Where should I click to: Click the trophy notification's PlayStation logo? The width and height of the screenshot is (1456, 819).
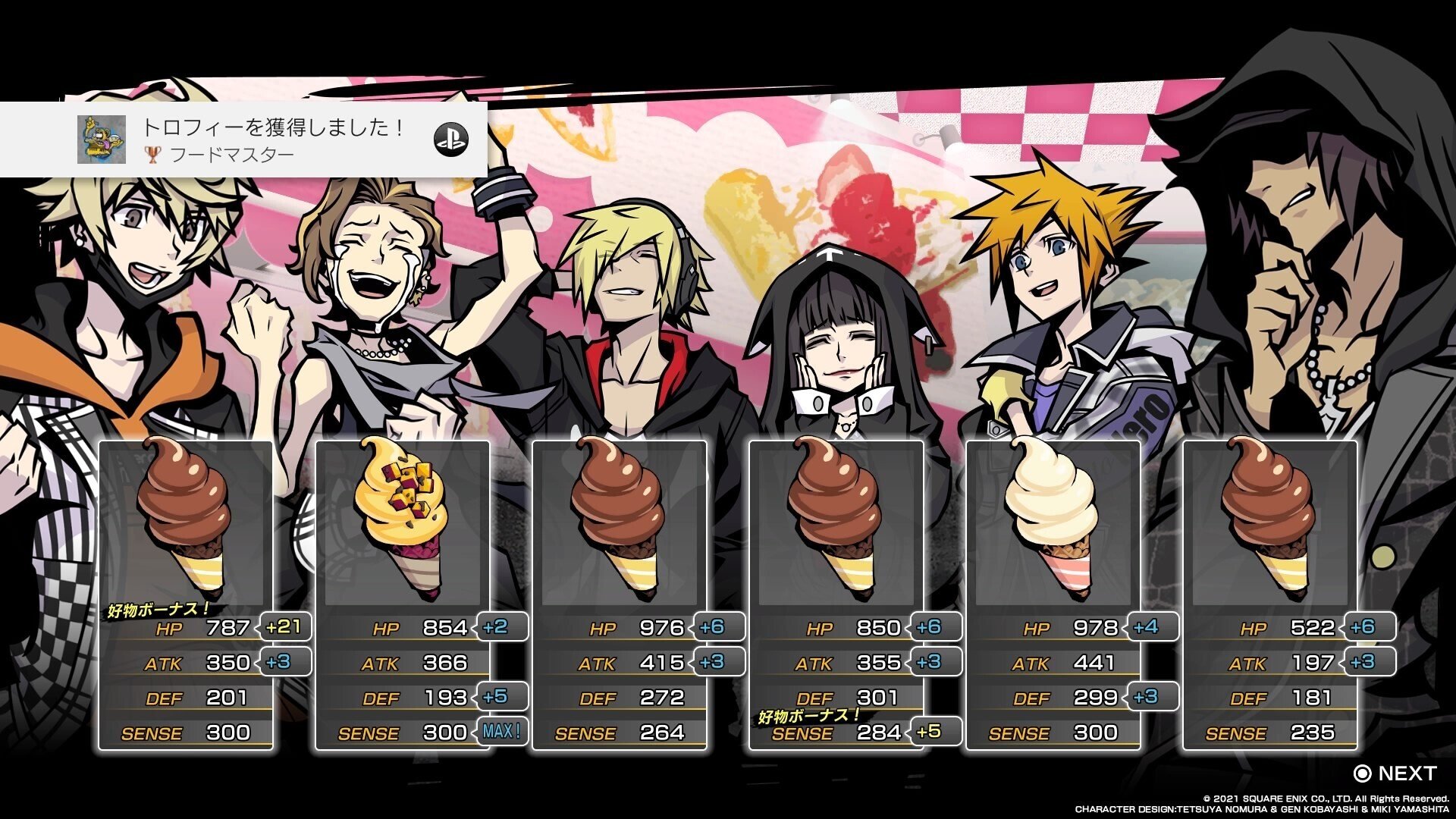coord(451,140)
